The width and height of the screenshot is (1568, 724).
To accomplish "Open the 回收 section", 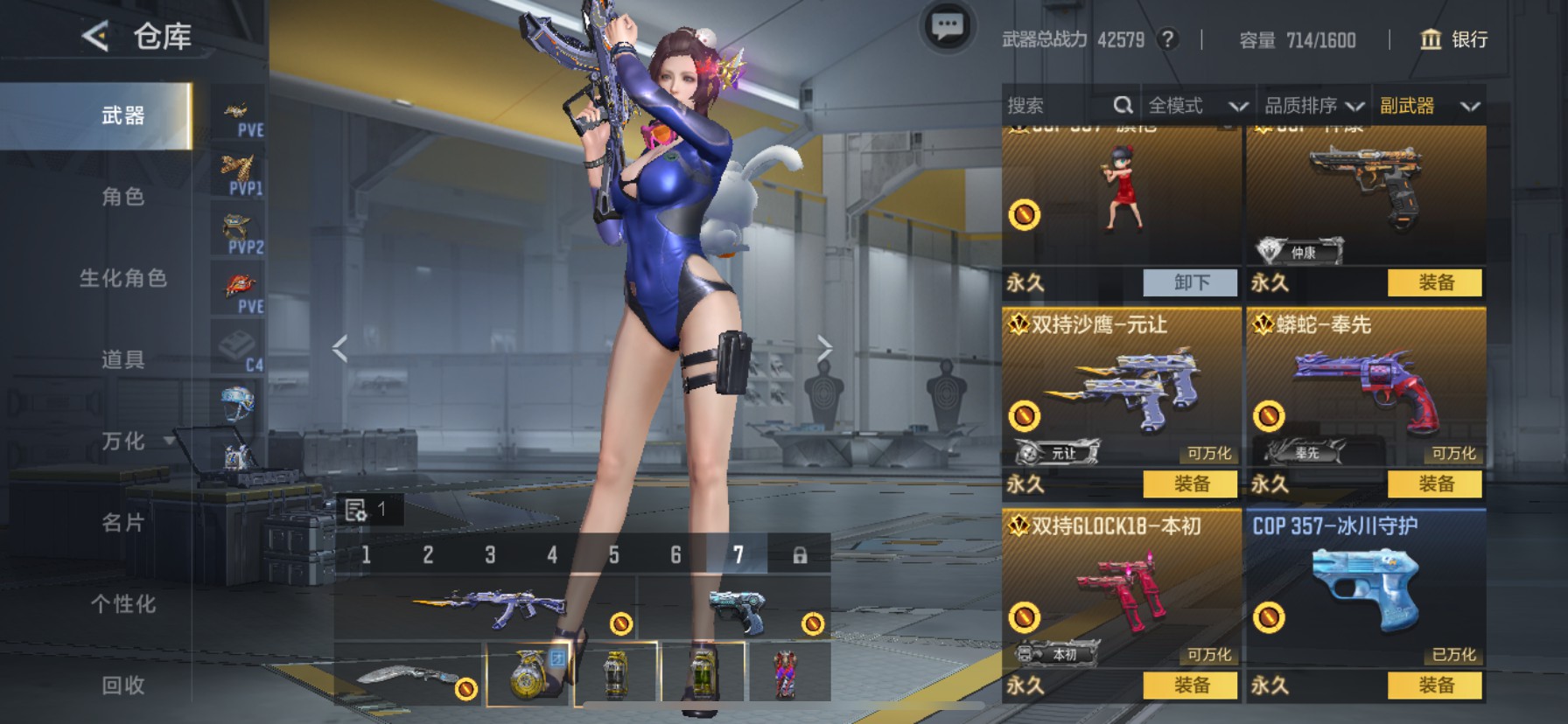I will tap(122, 686).
